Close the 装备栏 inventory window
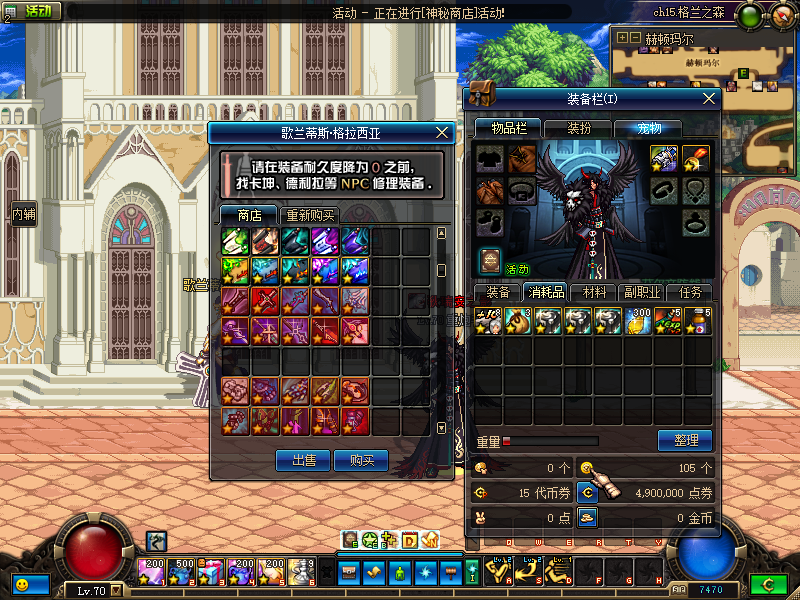The height and width of the screenshot is (600, 800). pos(709,98)
